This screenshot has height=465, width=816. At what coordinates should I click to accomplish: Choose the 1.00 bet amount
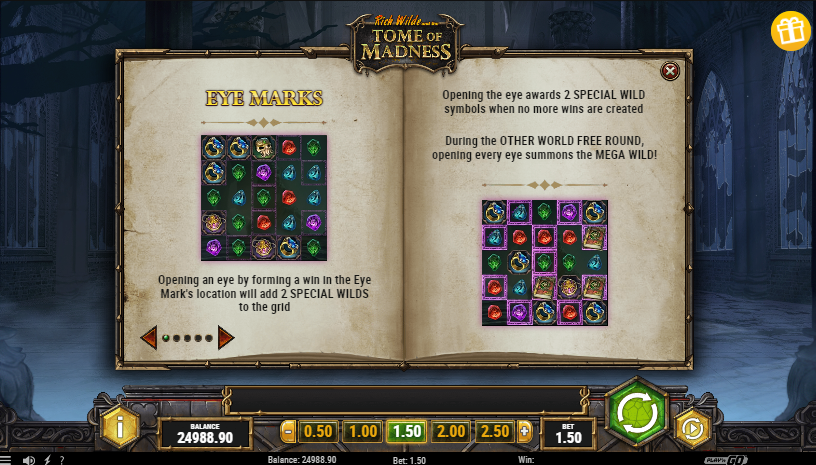point(362,432)
